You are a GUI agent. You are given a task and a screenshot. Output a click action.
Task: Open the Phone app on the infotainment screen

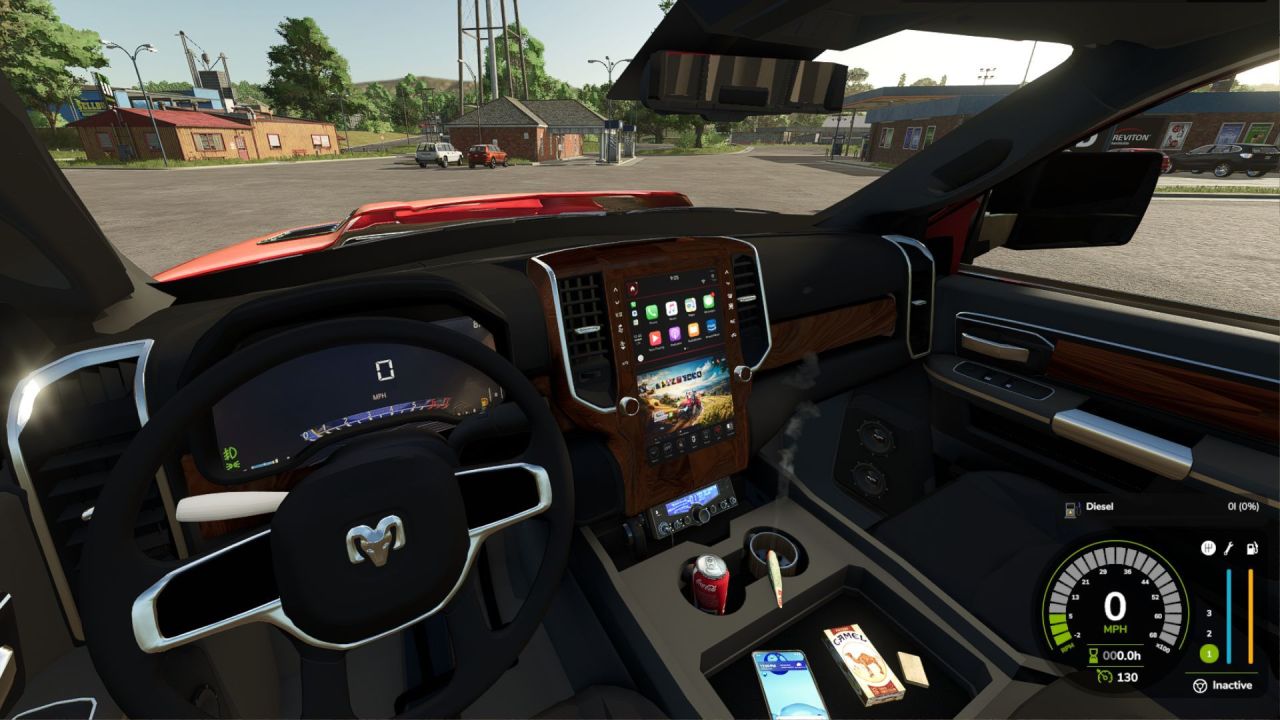651,312
